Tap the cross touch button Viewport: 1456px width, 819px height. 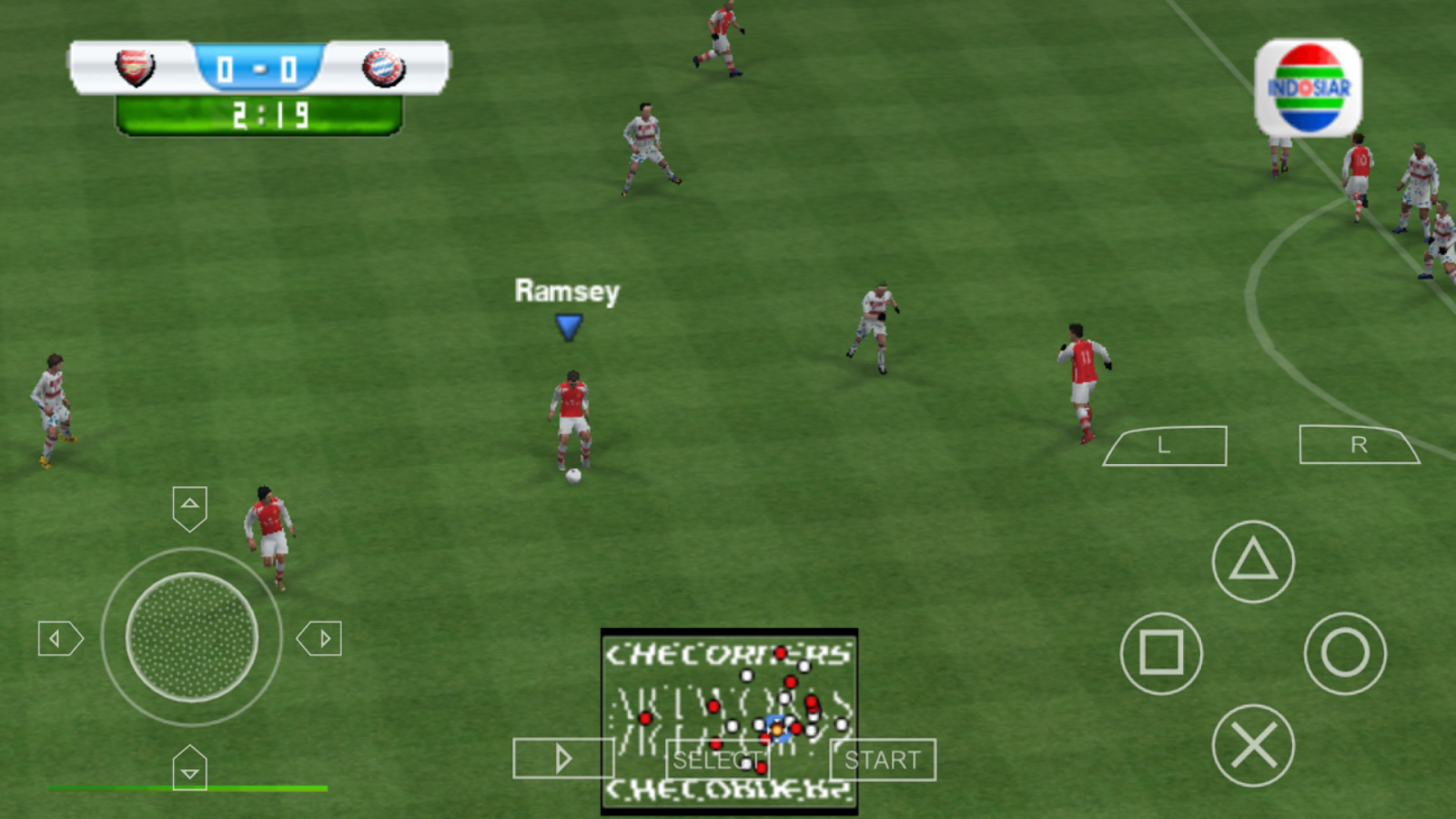click(x=1253, y=746)
